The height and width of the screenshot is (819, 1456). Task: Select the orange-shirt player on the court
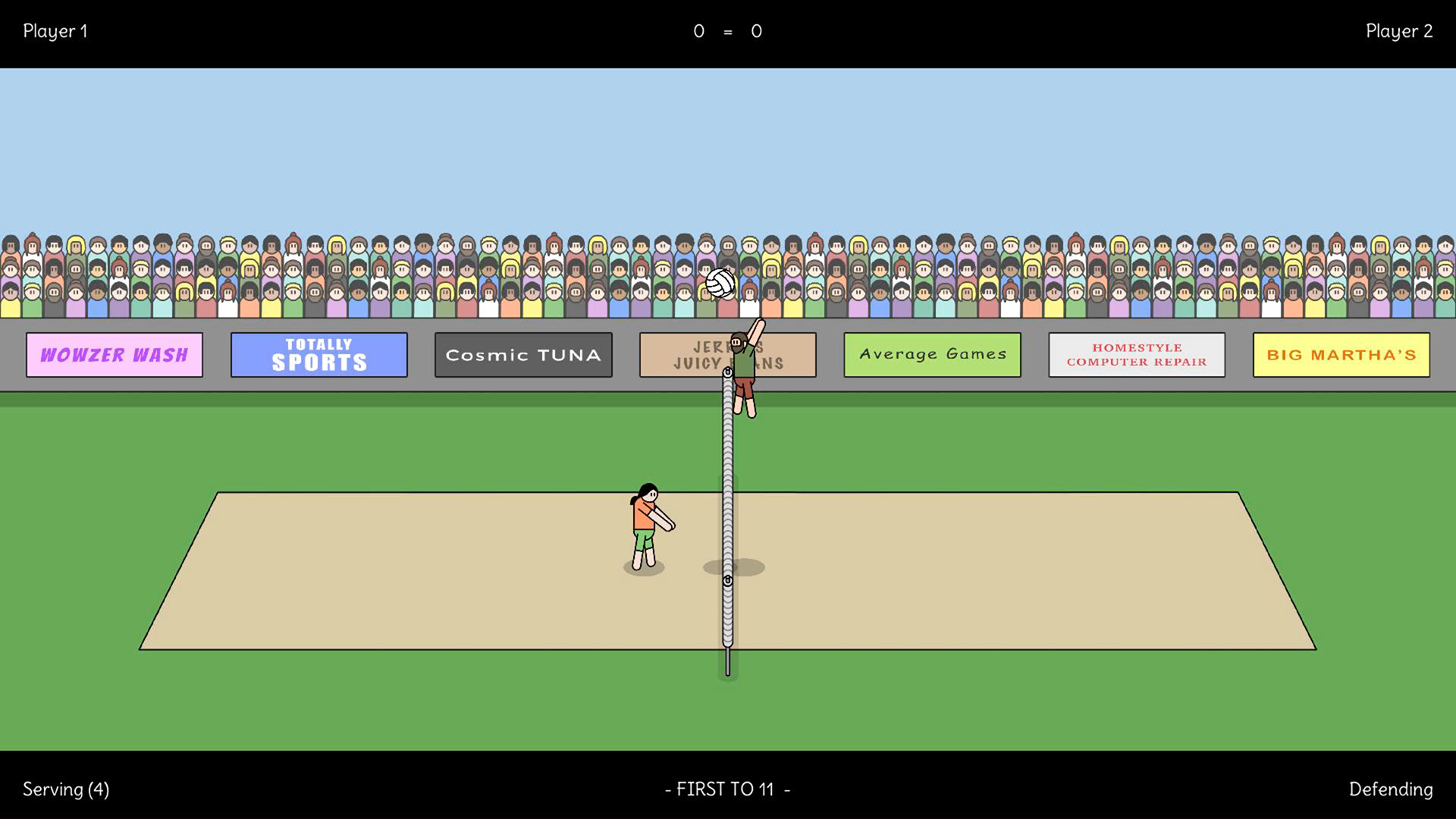[x=646, y=523]
